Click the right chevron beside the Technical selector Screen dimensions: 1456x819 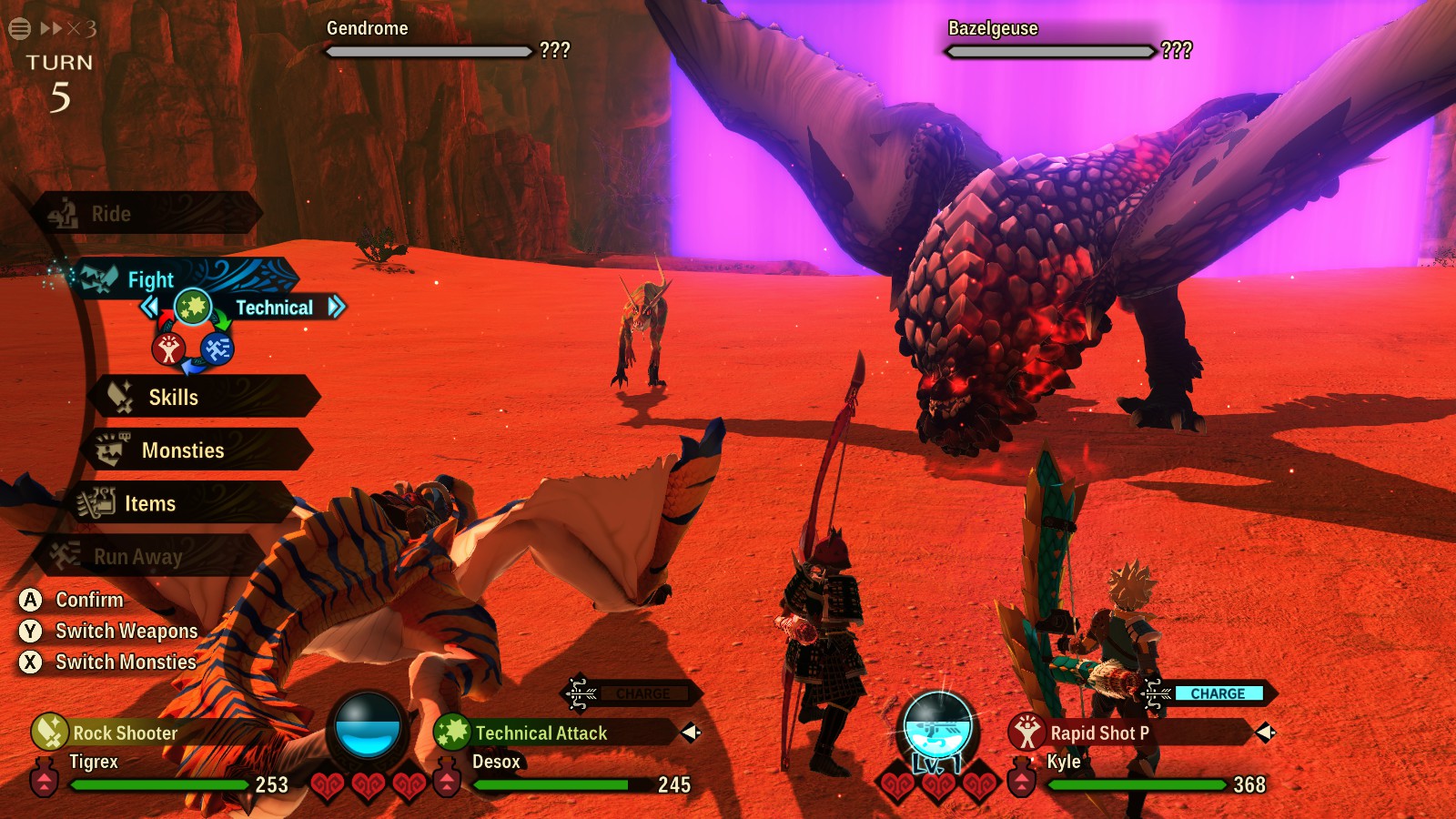tap(336, 306)
